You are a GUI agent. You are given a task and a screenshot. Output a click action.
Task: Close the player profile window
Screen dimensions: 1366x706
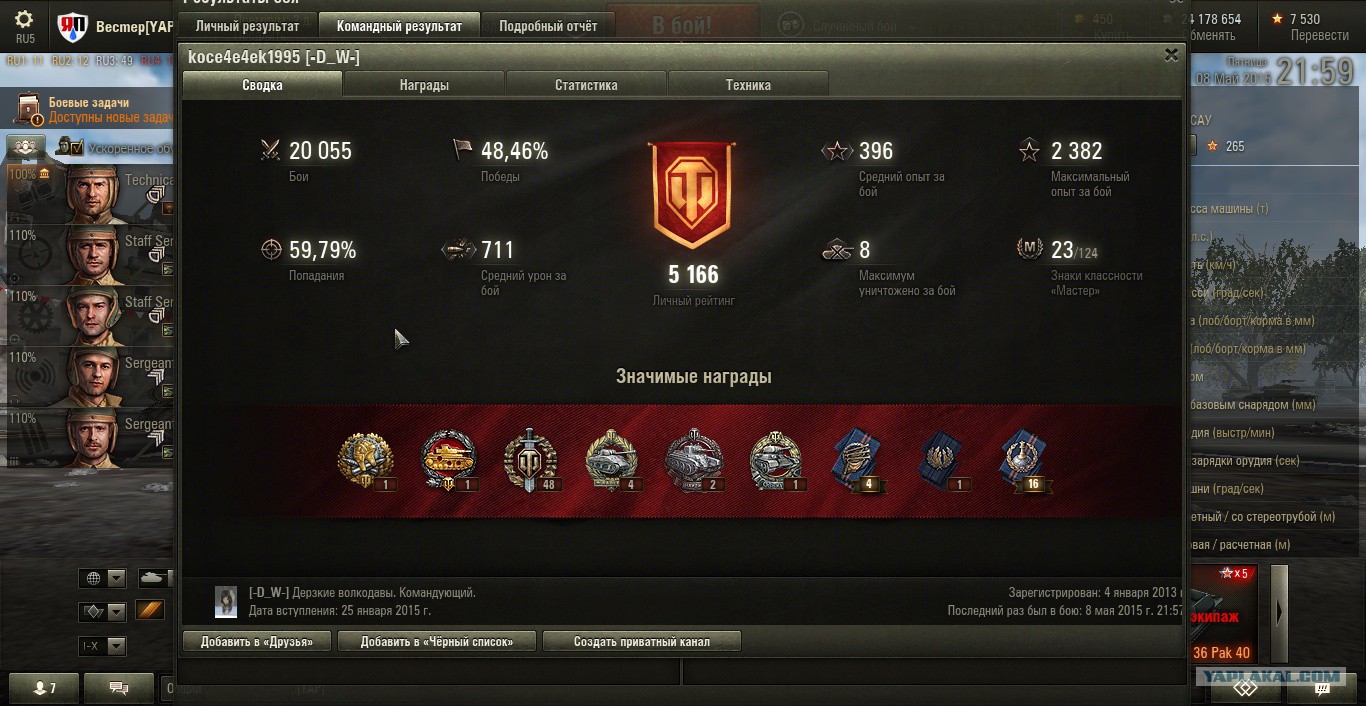(x=1171, y=56)
